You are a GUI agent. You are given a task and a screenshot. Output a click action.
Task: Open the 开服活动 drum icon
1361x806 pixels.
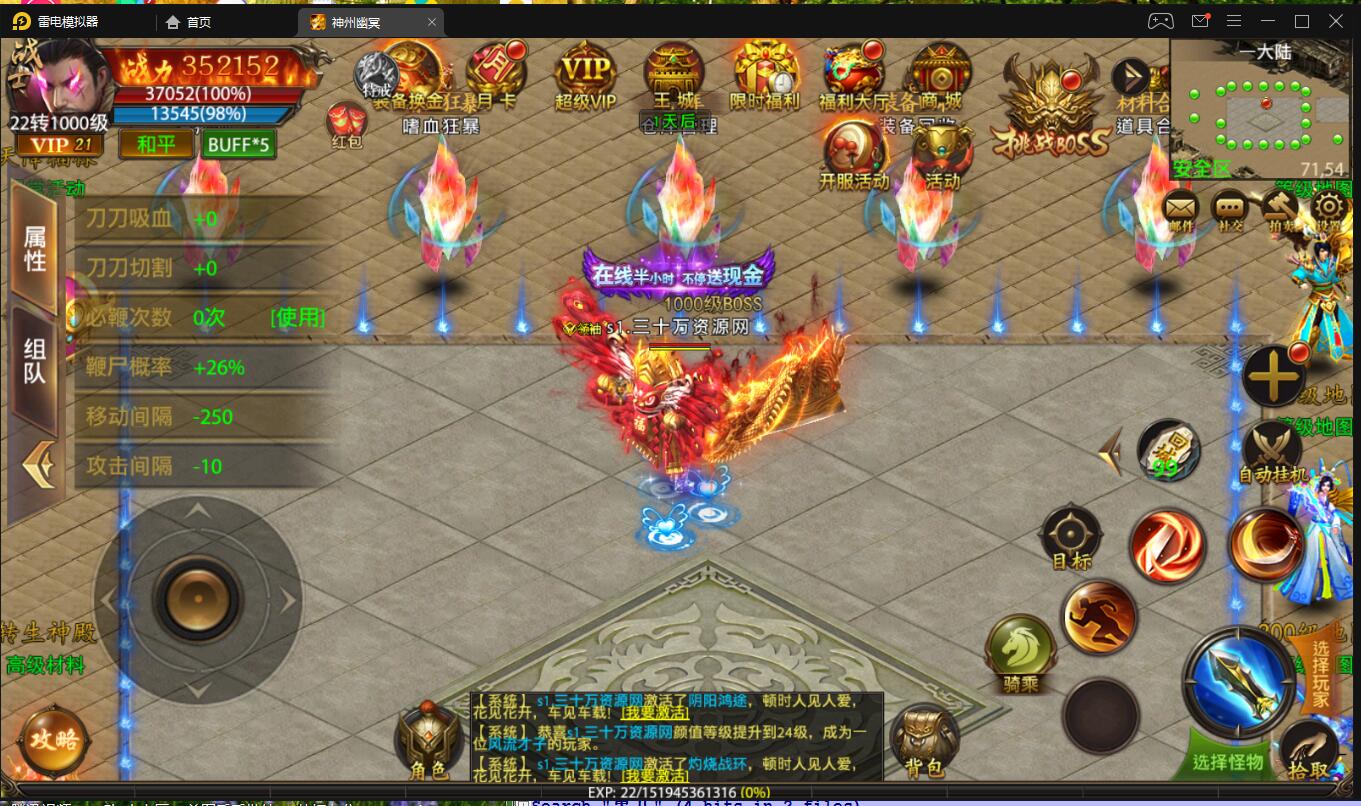pyautogui.click(x=852, y=152)
